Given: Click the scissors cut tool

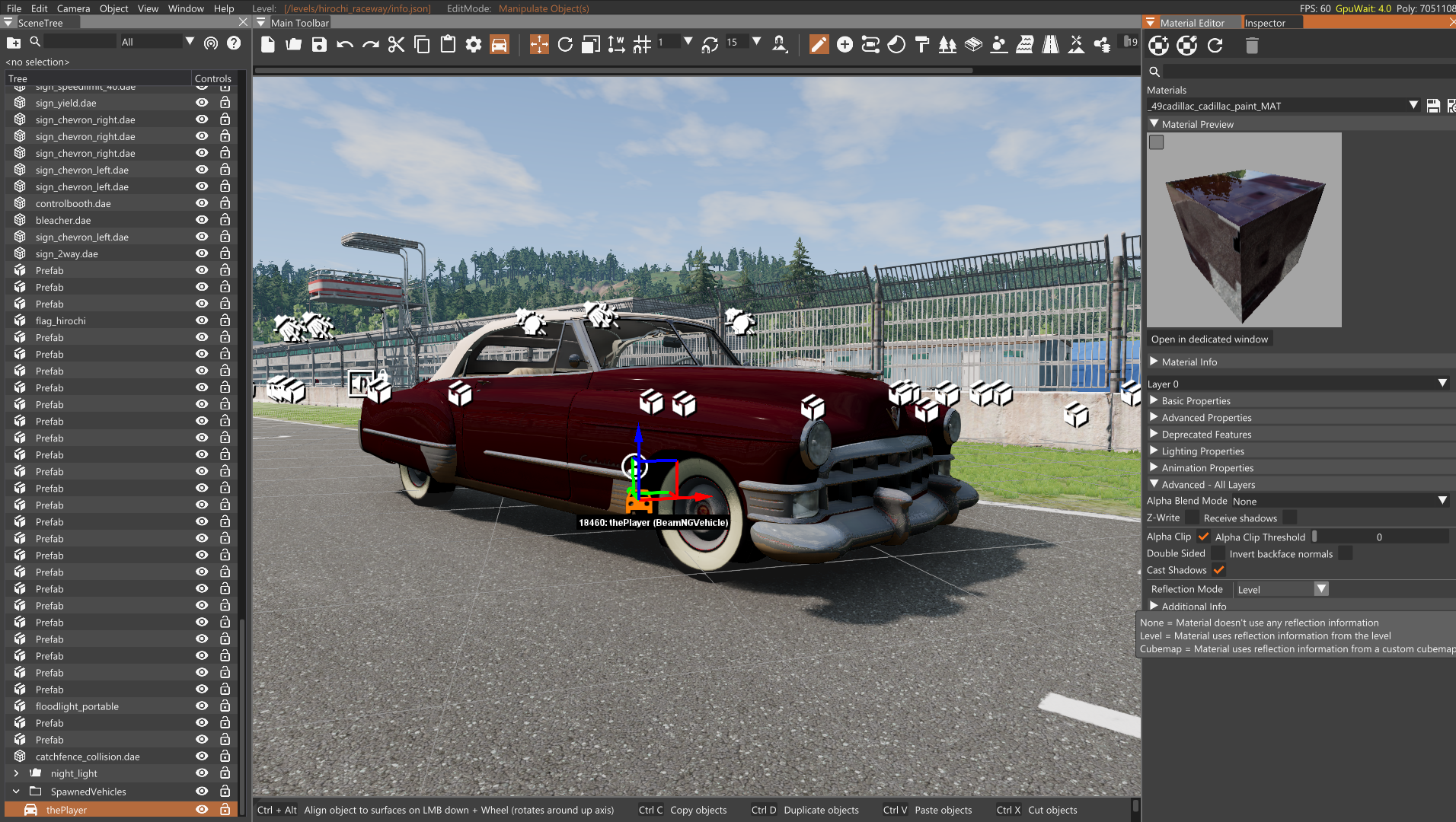Looking at the screenshot, I should [x=396, y=45].
